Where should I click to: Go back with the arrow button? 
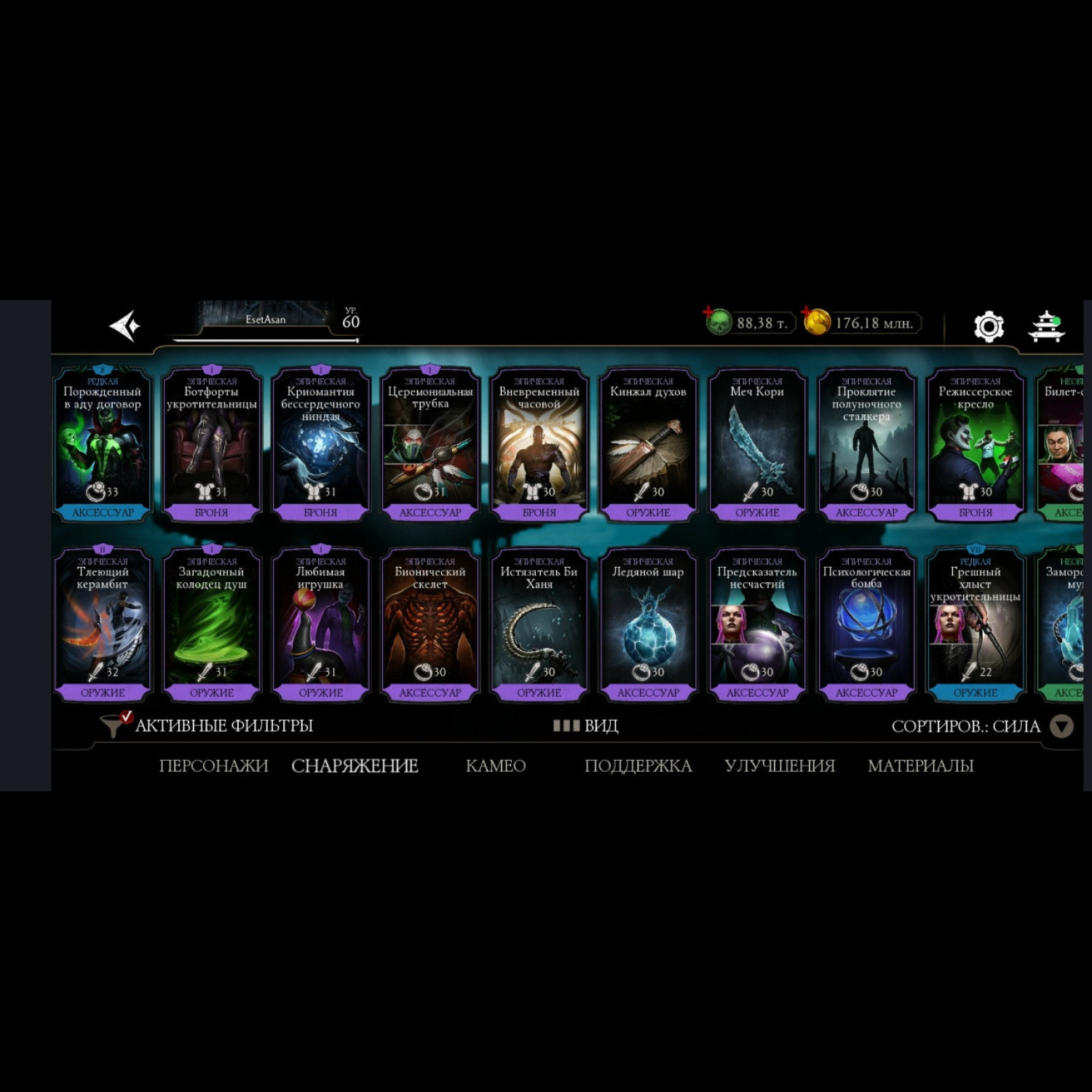pyautogui.click(x=125, y=325)
